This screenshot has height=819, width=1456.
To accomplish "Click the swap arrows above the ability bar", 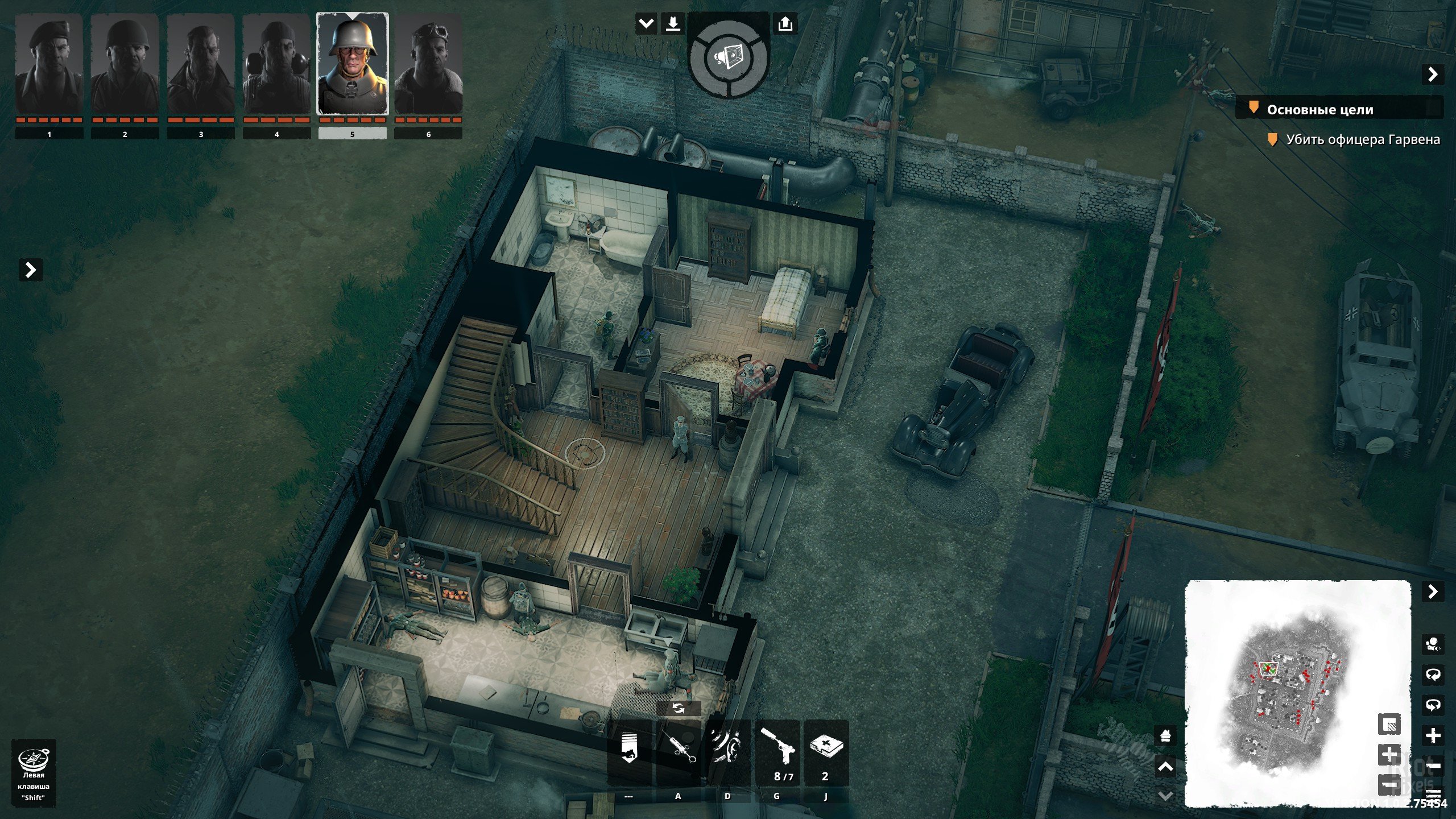I will click(678, 708).
